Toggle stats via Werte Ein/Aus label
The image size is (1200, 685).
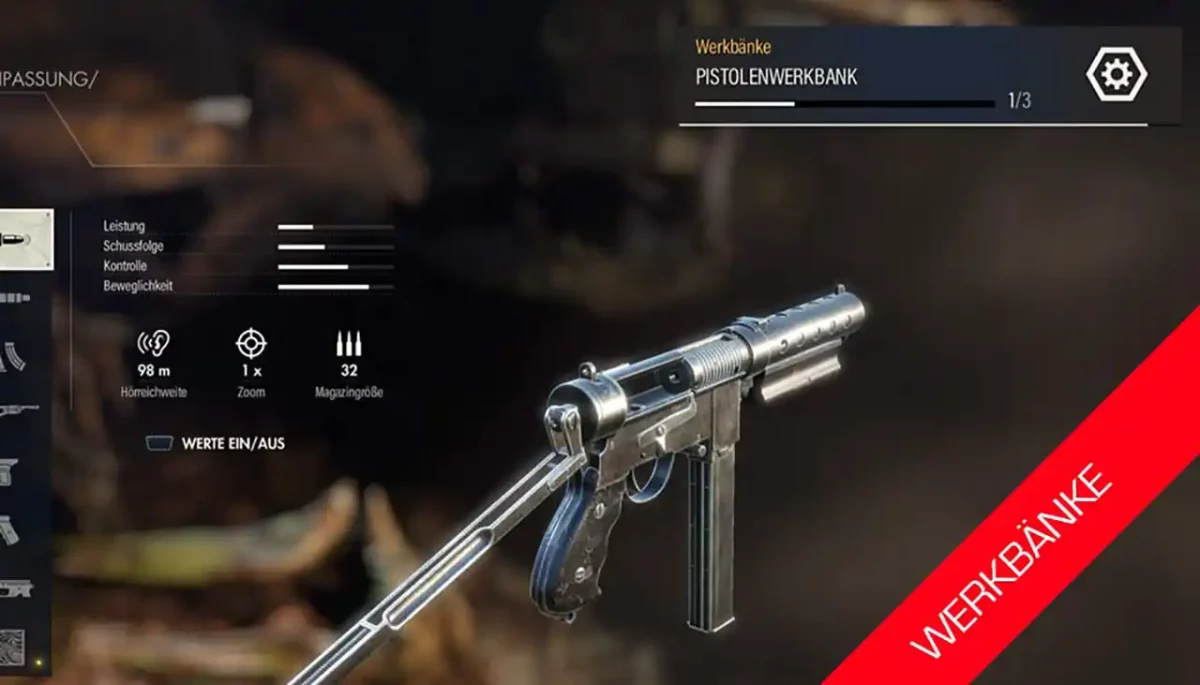[x=232, y=443]
